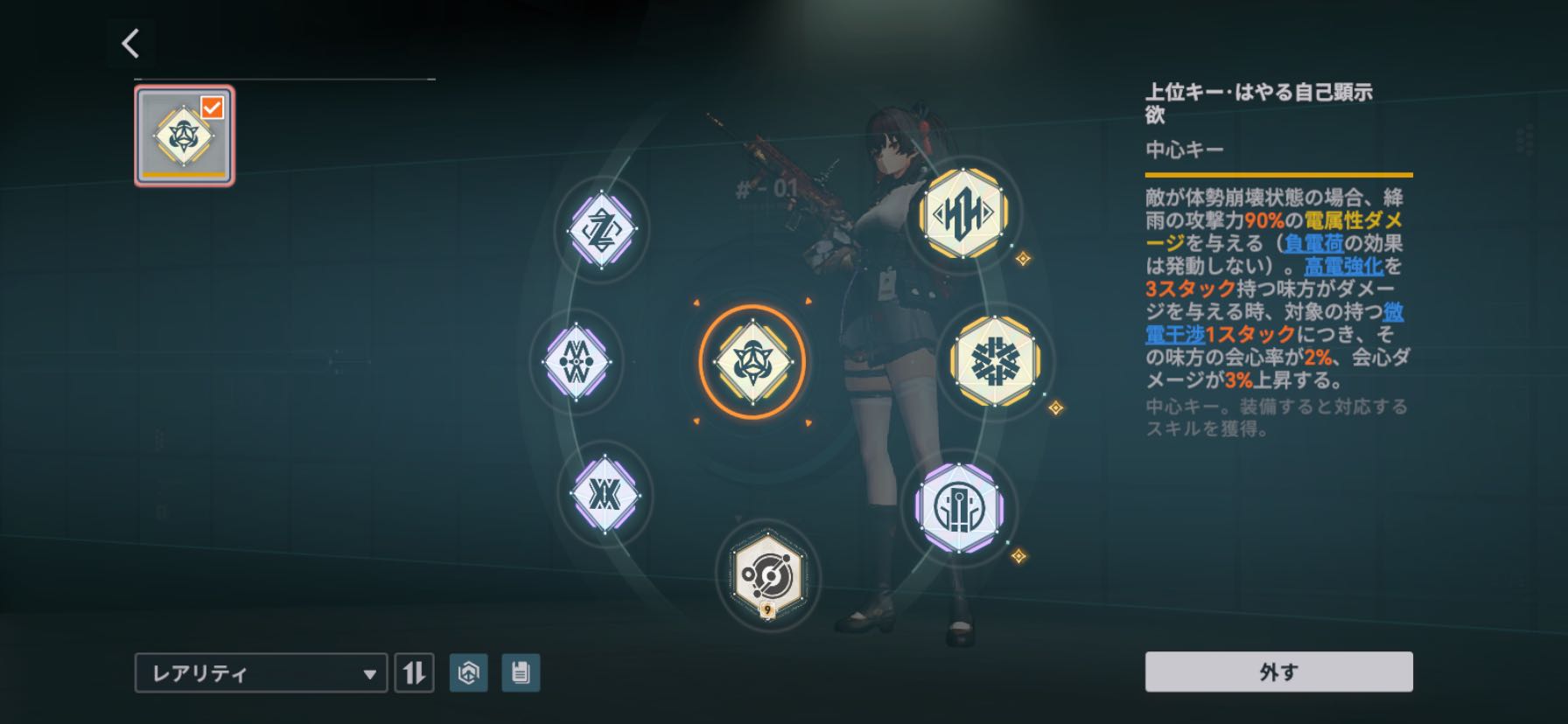Open the レアリティ sort dropdown

click(261, 673)
